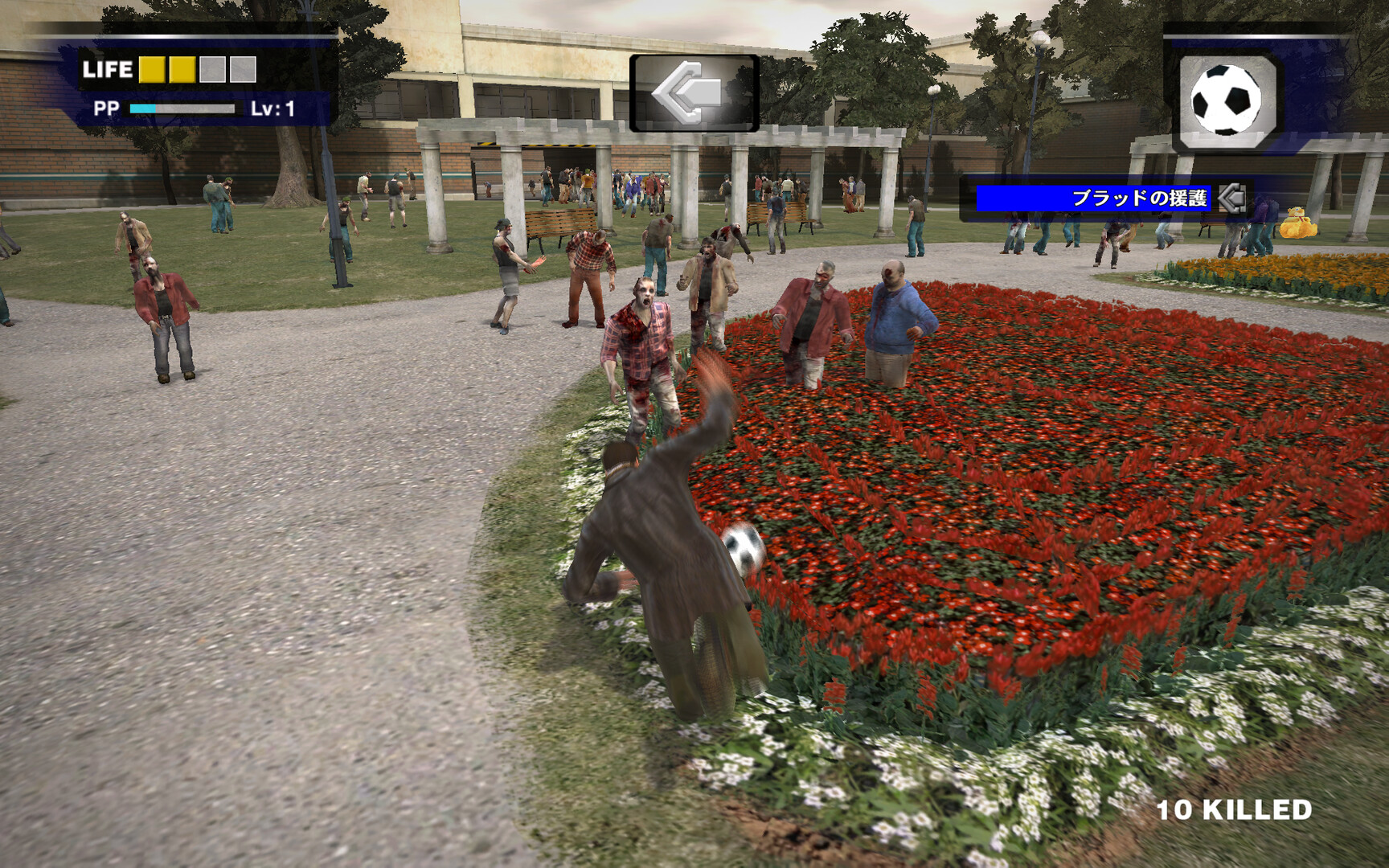Click the second yellow LIFE block
Image resolution: width=1389 pixels, height=868 pixels.
[x=182, y=71]
